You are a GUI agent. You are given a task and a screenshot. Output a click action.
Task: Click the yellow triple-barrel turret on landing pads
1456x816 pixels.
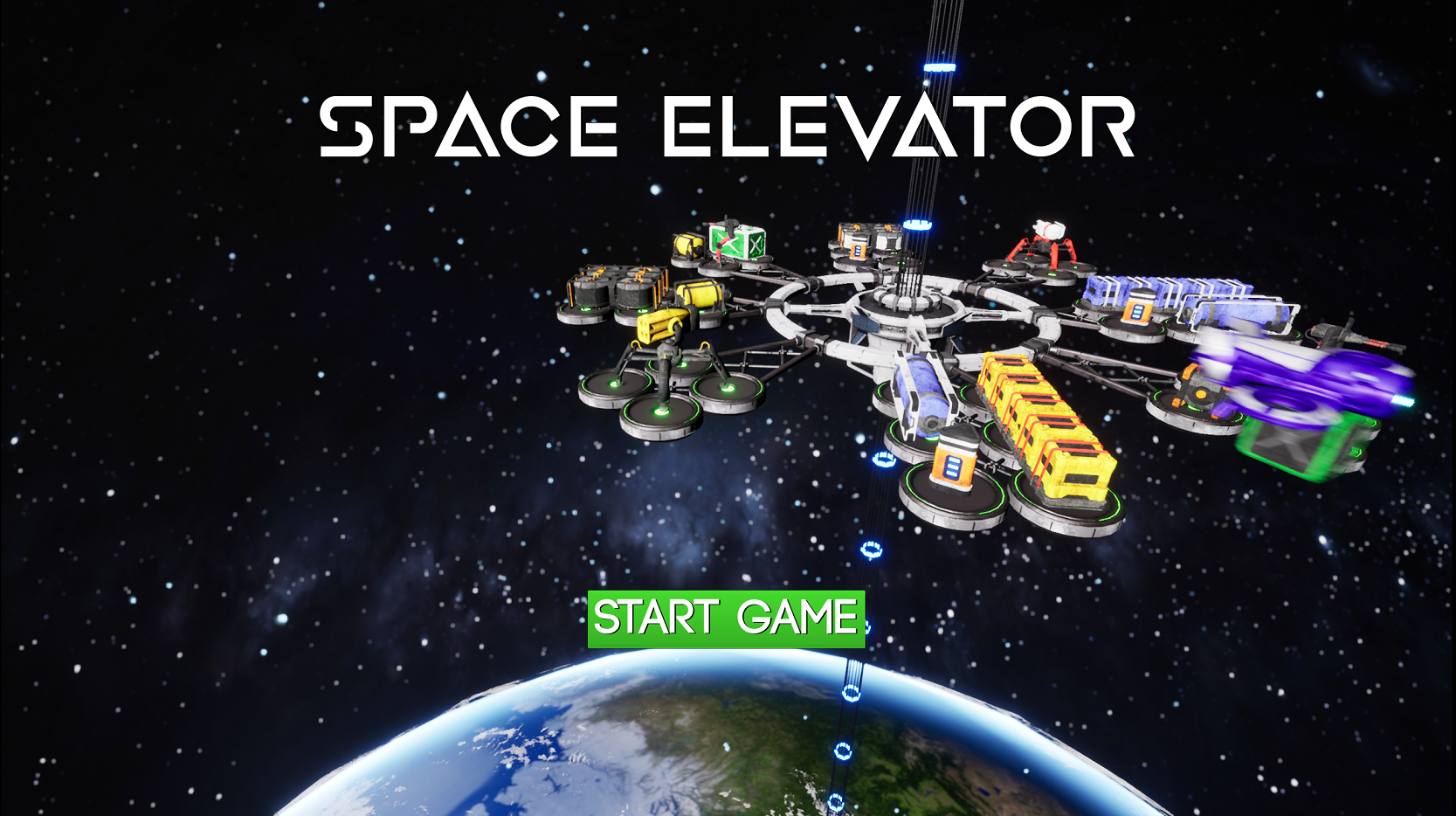[x=664, y=329]
